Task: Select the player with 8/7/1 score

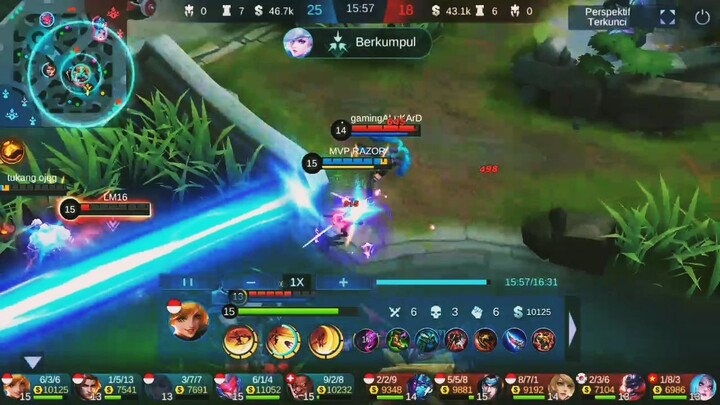Action: pyautogui.click(x=541, y=387)
